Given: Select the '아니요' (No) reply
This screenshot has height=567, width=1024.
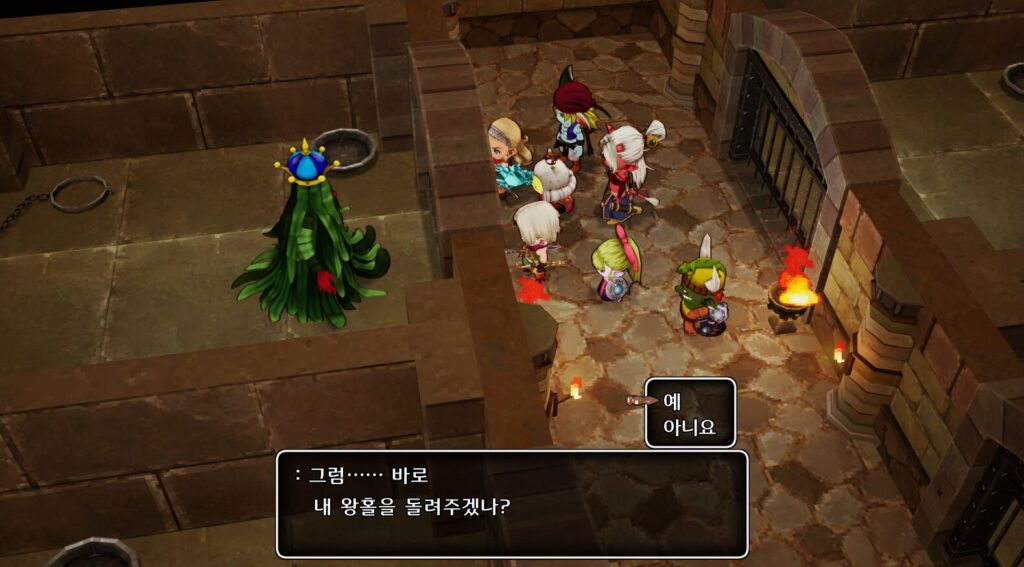Looking at the screenshot, I should [x=689, y=428].
